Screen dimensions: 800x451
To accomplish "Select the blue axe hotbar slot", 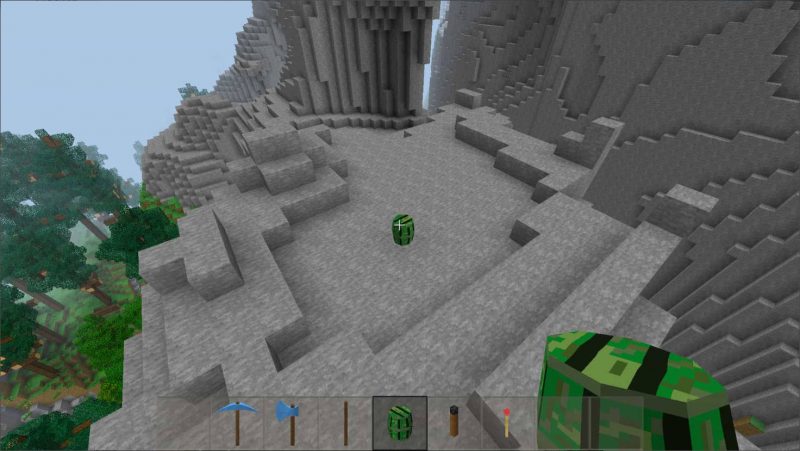I will point(291,422).
